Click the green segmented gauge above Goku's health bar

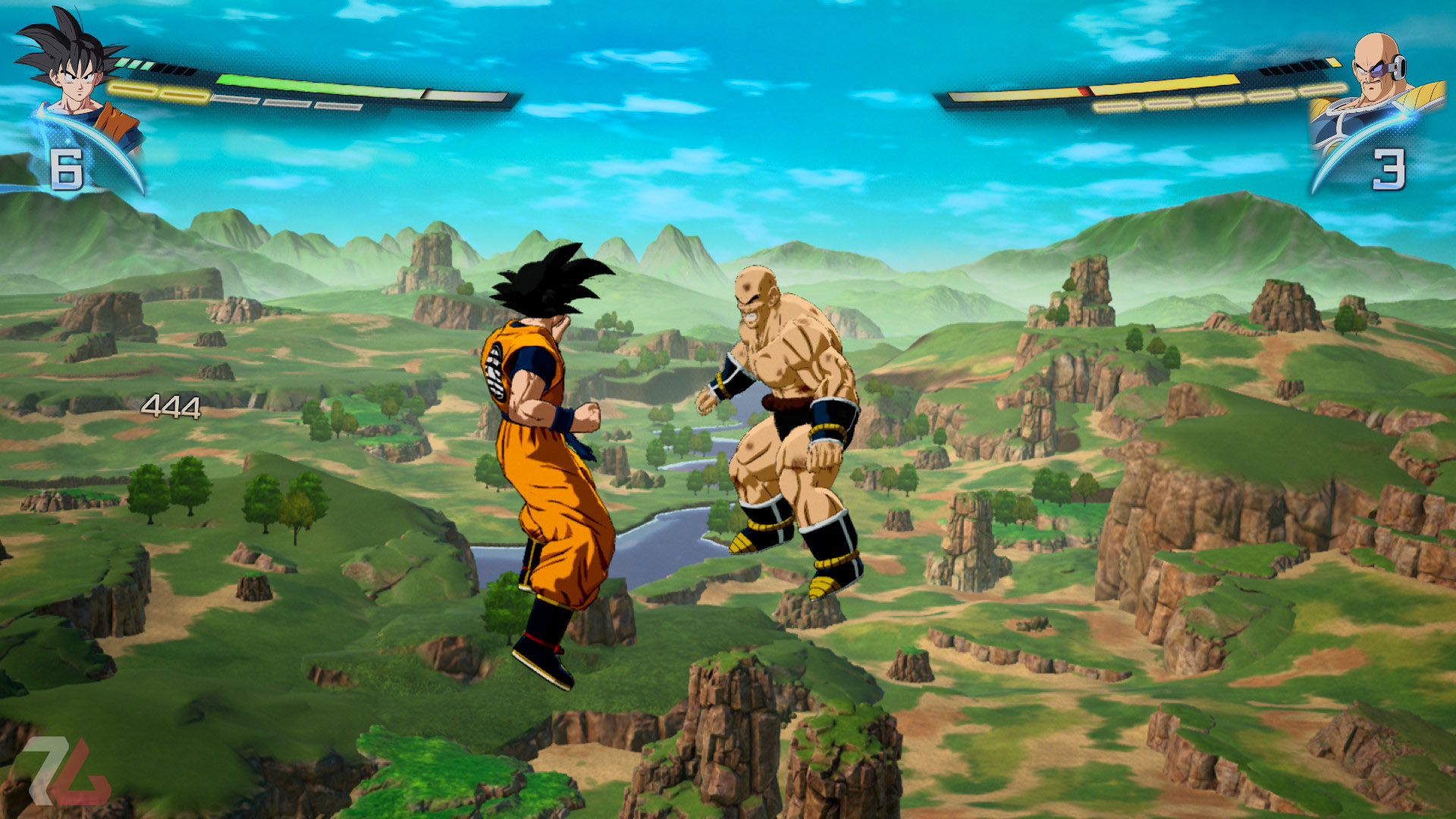click(135, 65)
